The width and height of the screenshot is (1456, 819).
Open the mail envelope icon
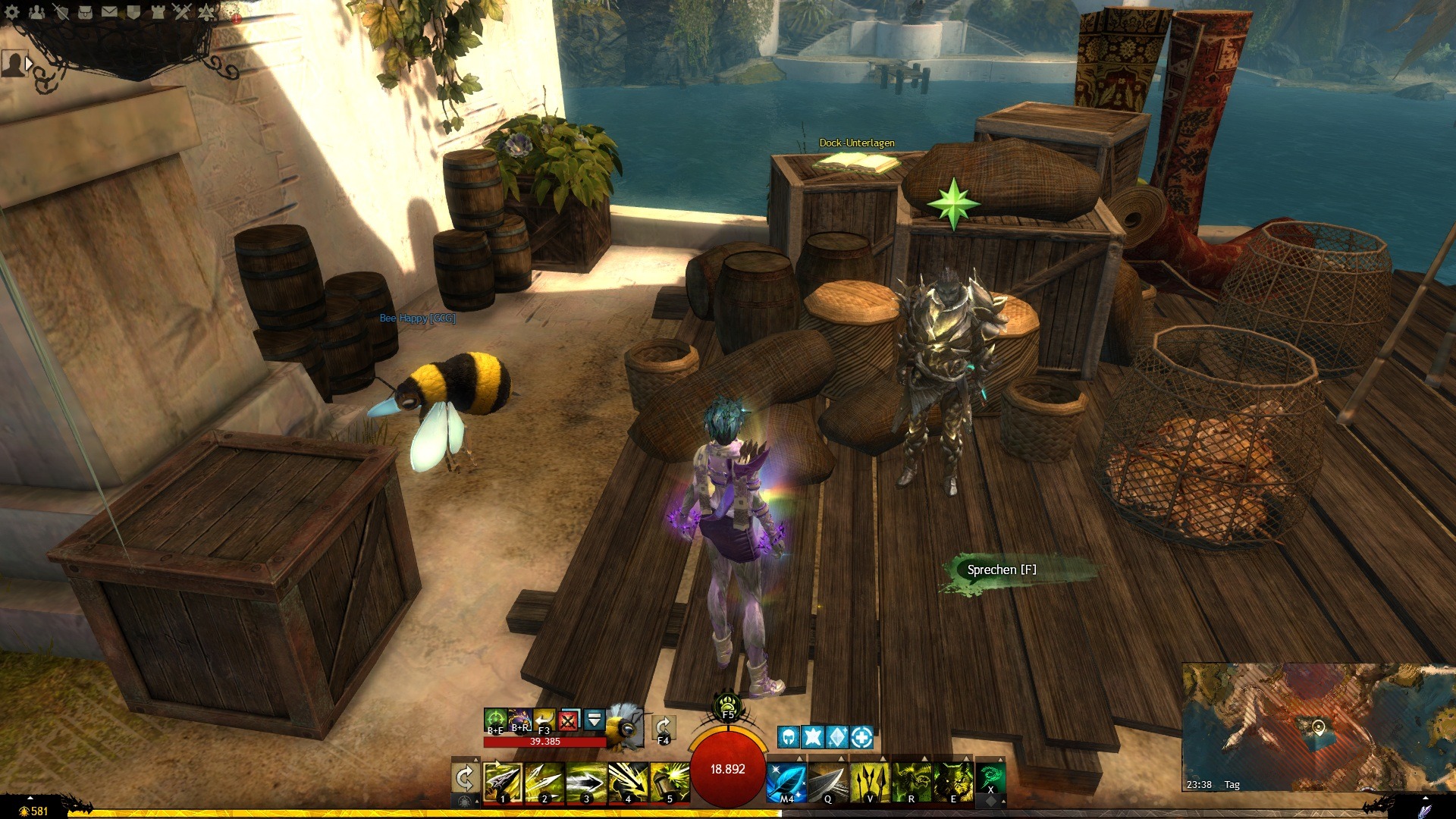pos(109,11)
